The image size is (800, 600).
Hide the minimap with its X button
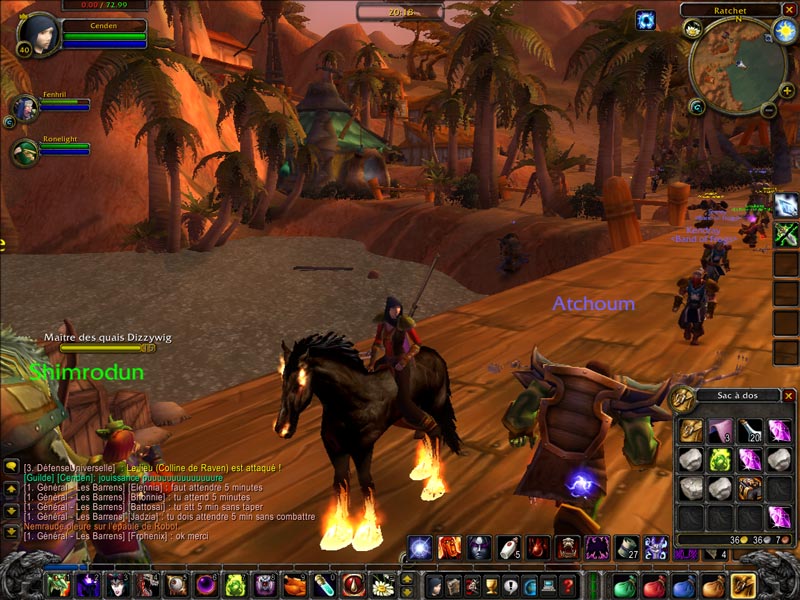pyautogui.click(x=788, y=9)
